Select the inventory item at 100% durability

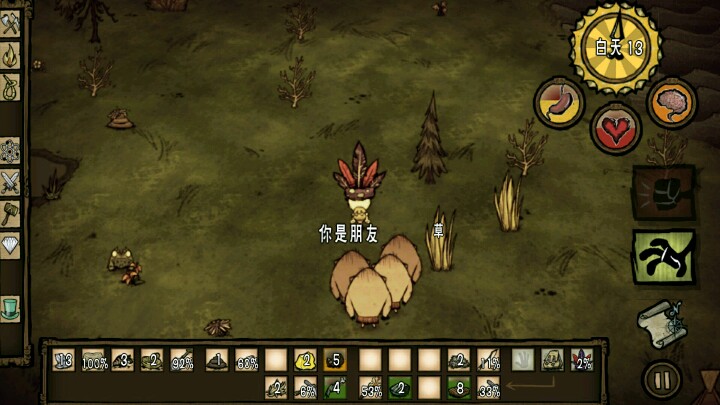tap(94, 360)
